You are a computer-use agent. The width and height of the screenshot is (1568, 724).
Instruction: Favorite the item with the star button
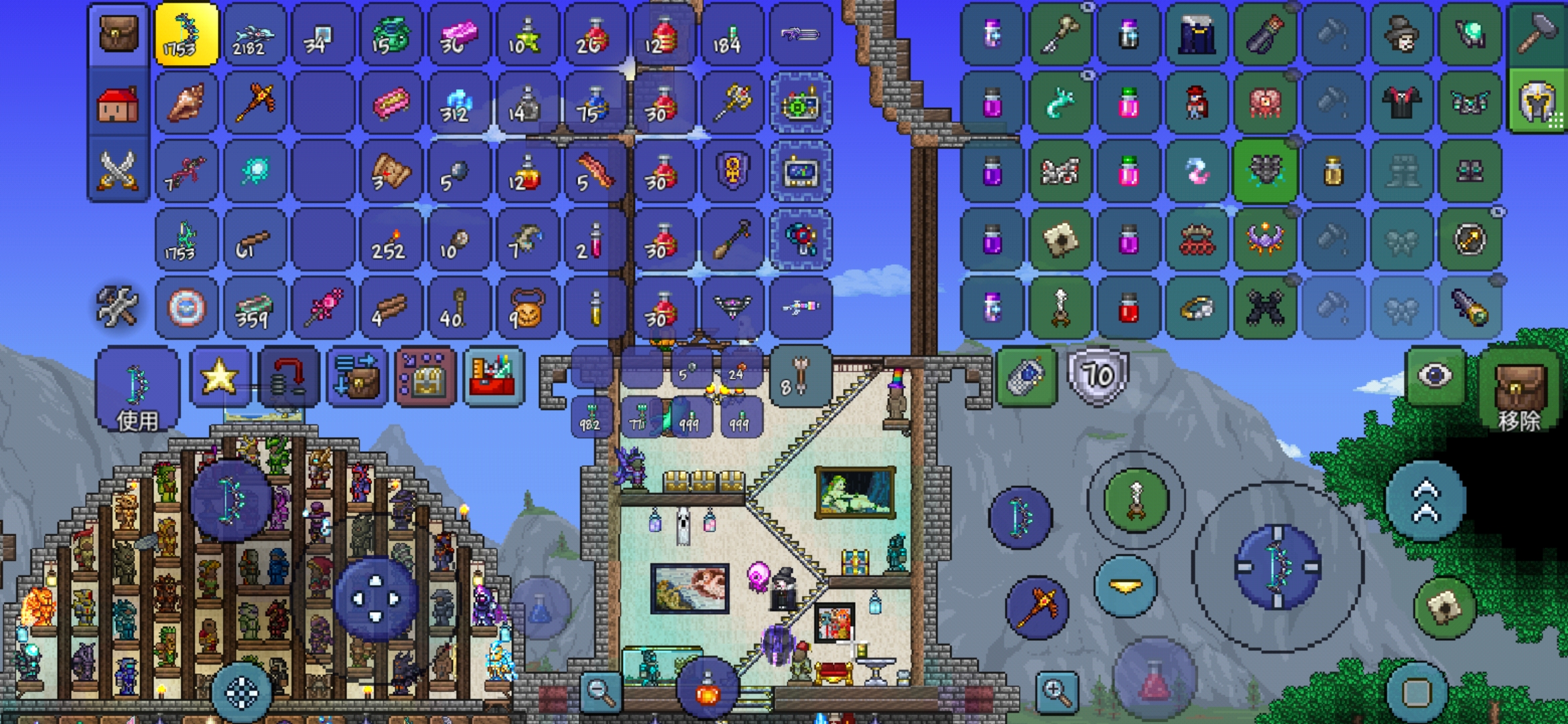pos(220,377)
